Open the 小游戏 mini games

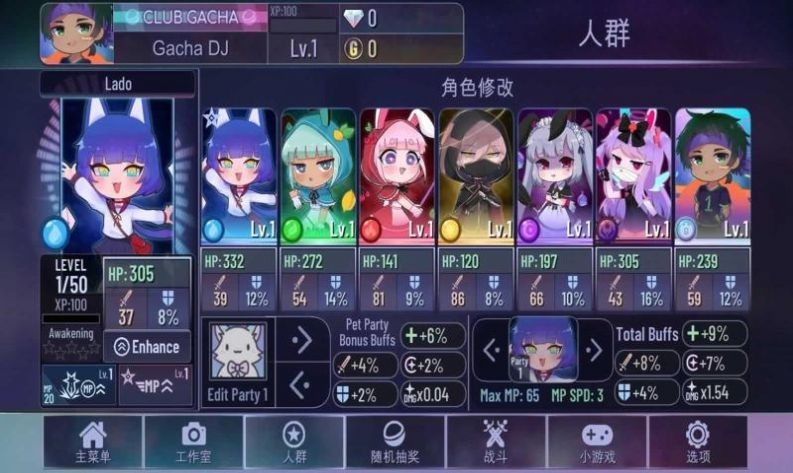596,441
